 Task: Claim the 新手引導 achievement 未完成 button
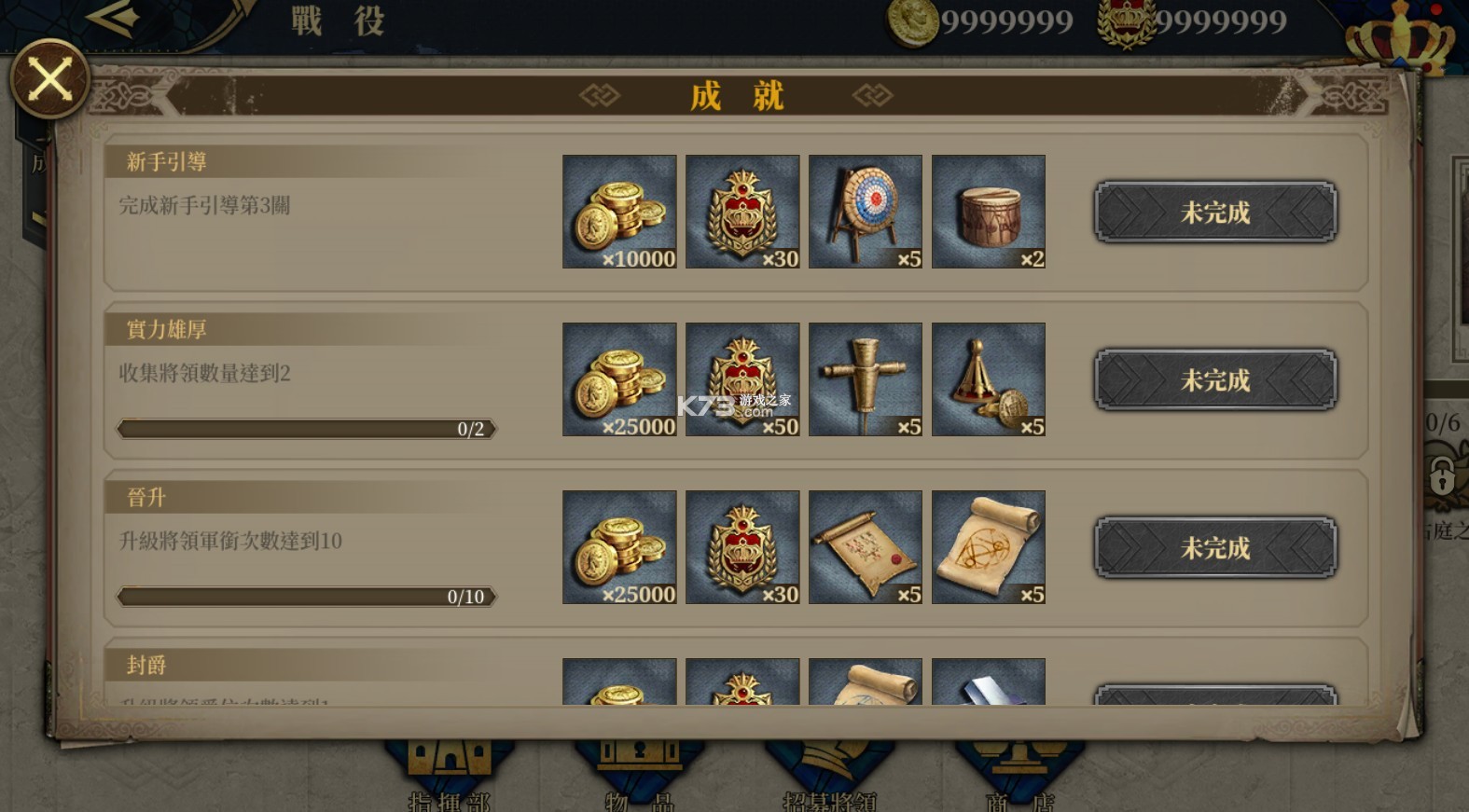point(1214,213)
